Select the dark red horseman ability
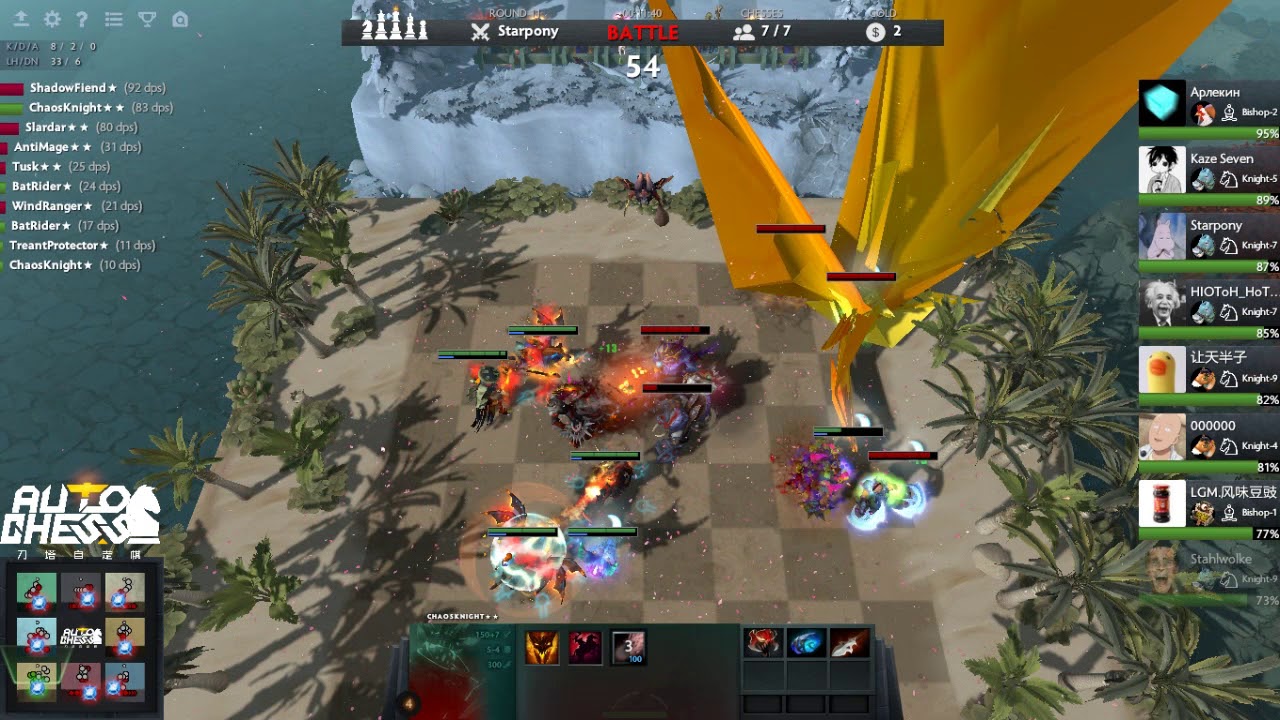Screen dimensions: 1280x720 pos(585,647)
